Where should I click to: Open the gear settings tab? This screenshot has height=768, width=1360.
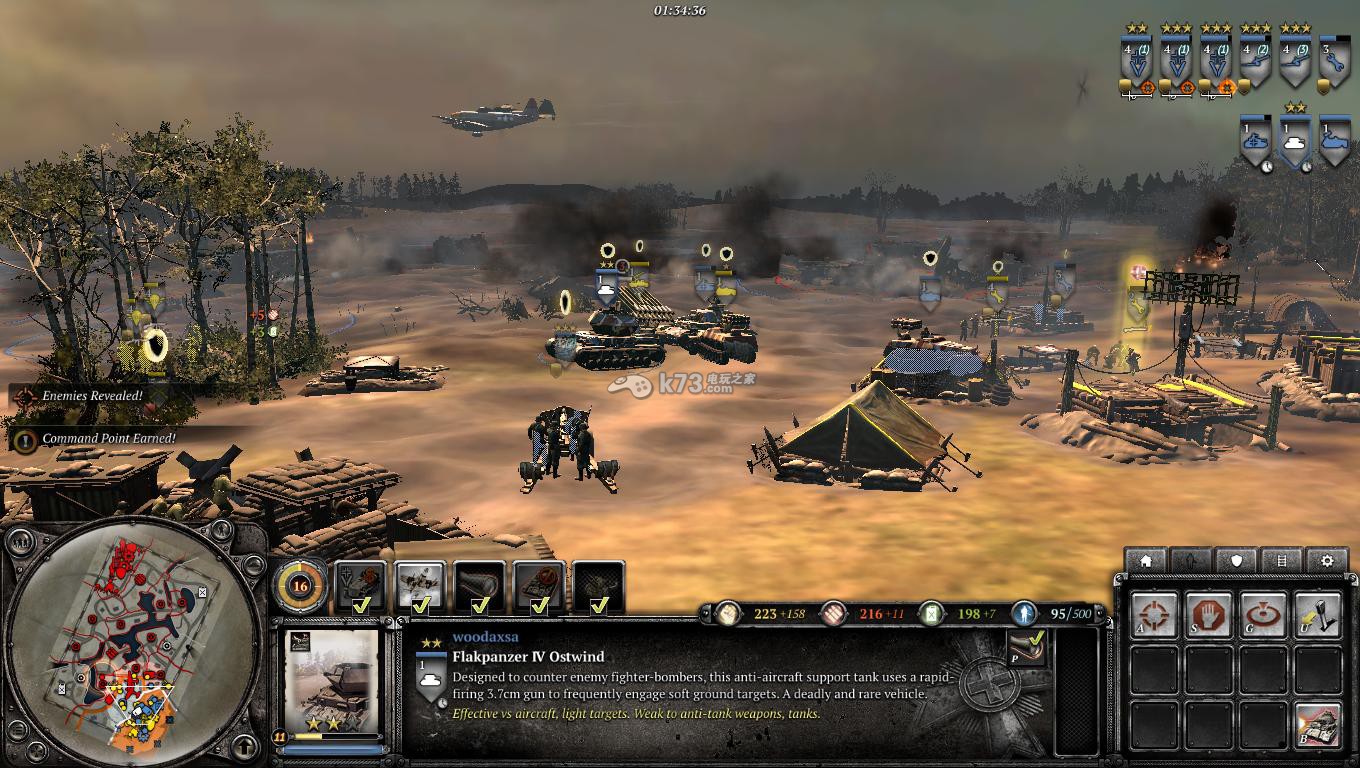(x=1327, y=561)
